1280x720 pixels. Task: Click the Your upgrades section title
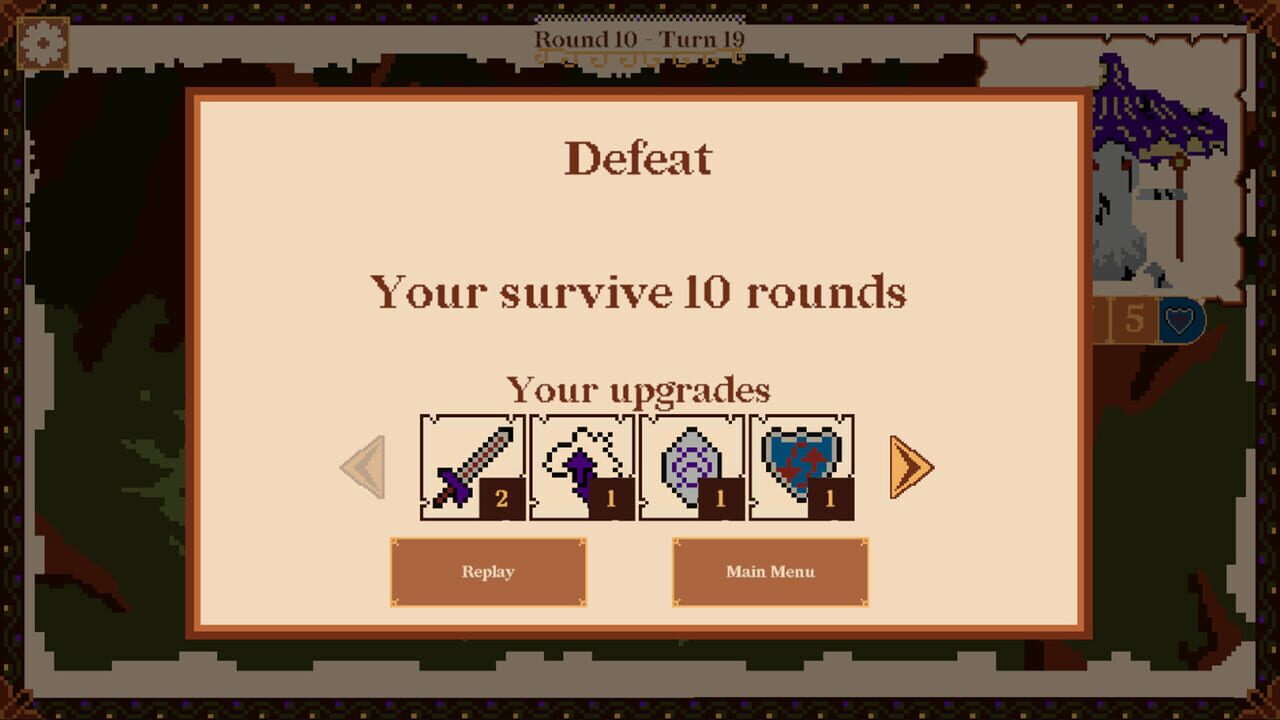click(640, 389)
